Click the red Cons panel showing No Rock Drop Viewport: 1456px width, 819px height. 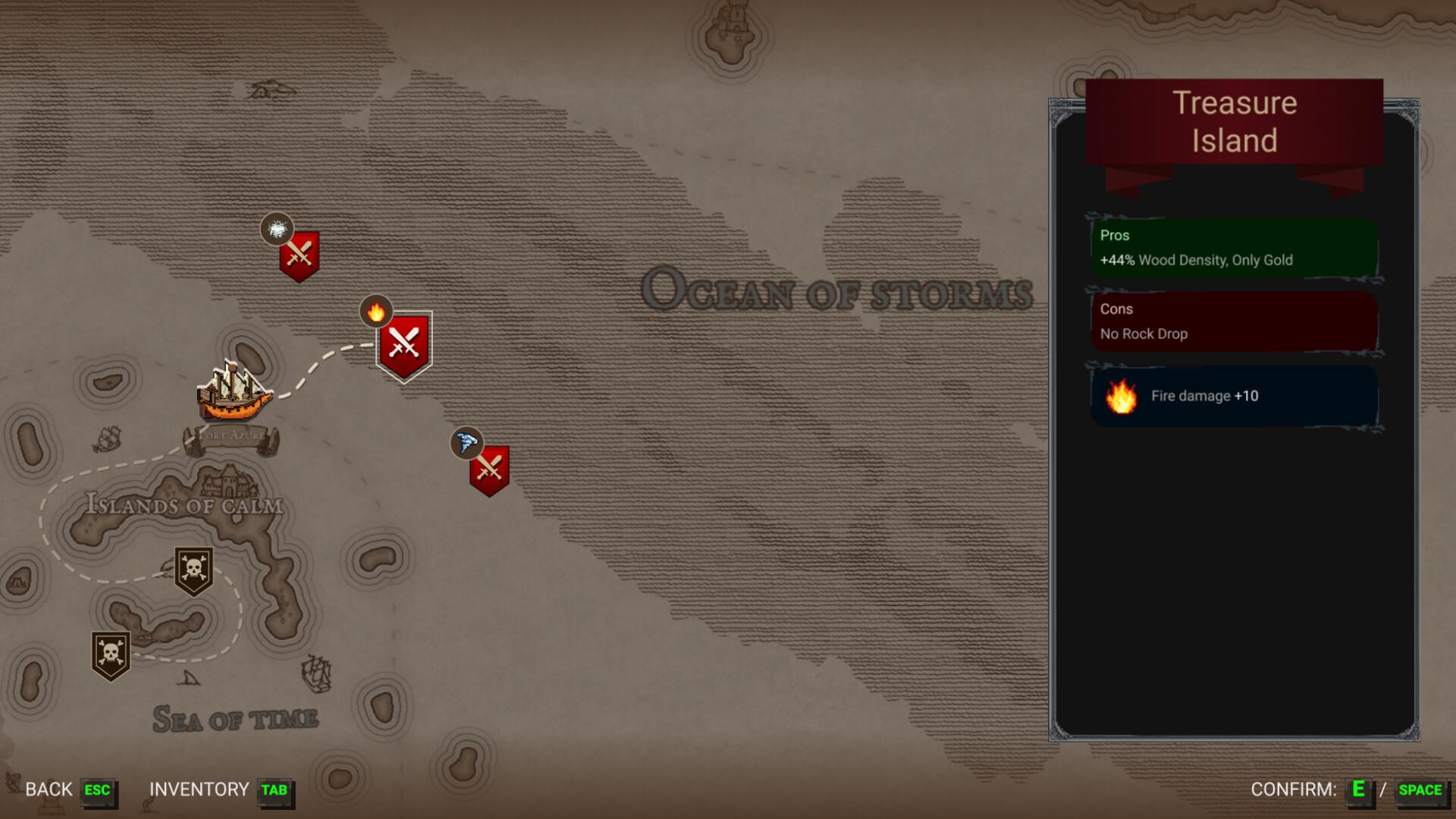click(x=1233, y=321)
